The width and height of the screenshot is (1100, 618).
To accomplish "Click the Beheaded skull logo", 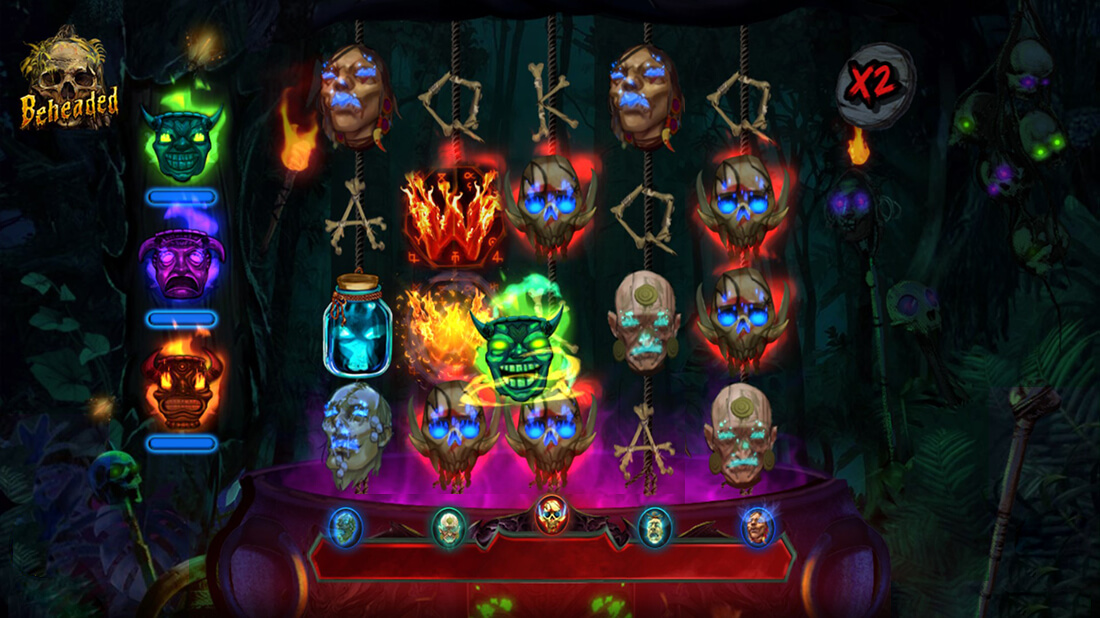I will coord(69,81).
